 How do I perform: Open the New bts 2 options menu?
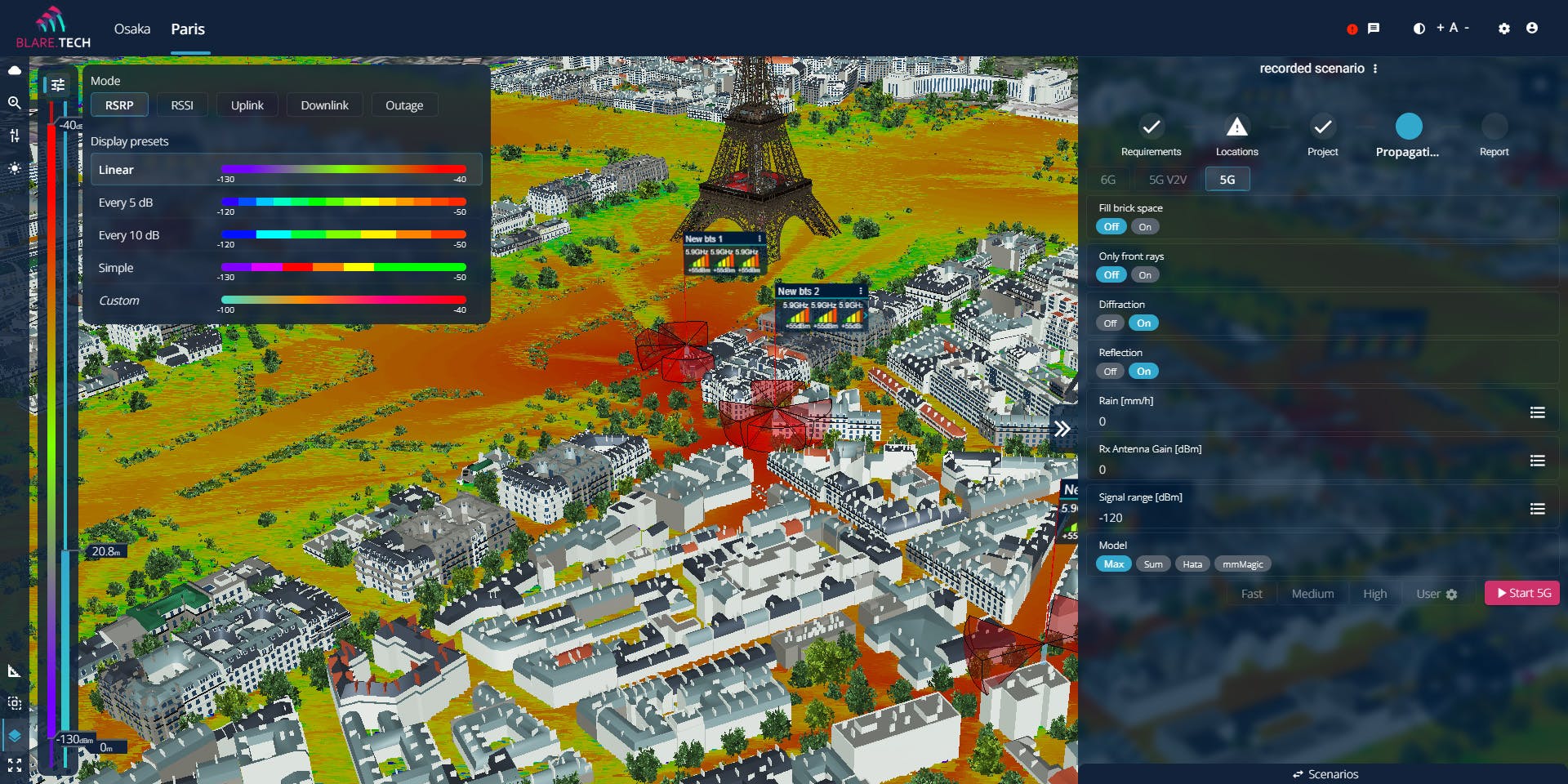click(x=860, y=291)
